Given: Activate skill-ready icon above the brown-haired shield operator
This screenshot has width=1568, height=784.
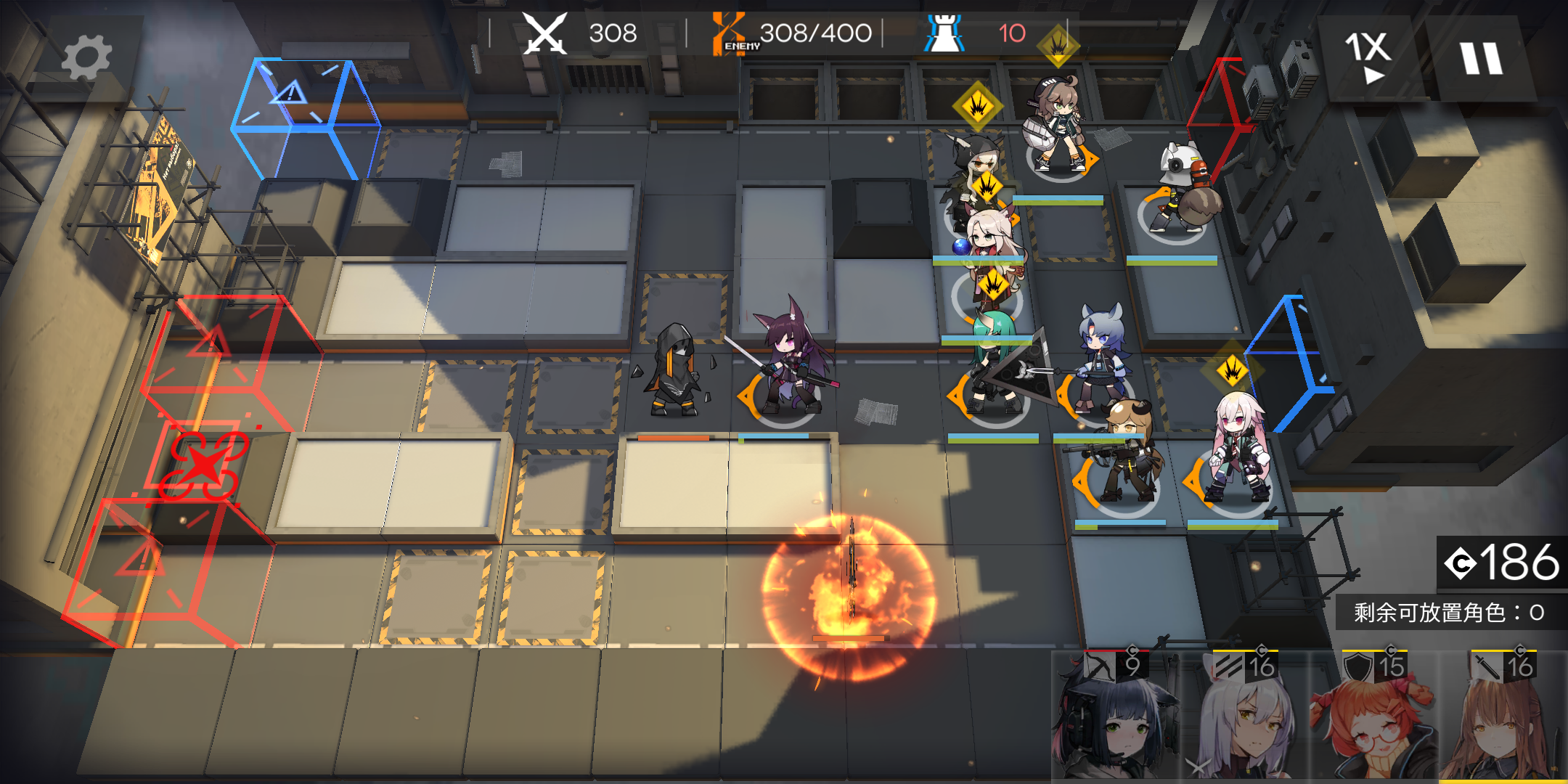Looking at the screenshot, I should pyautogui.click(x=1058, y=45).
